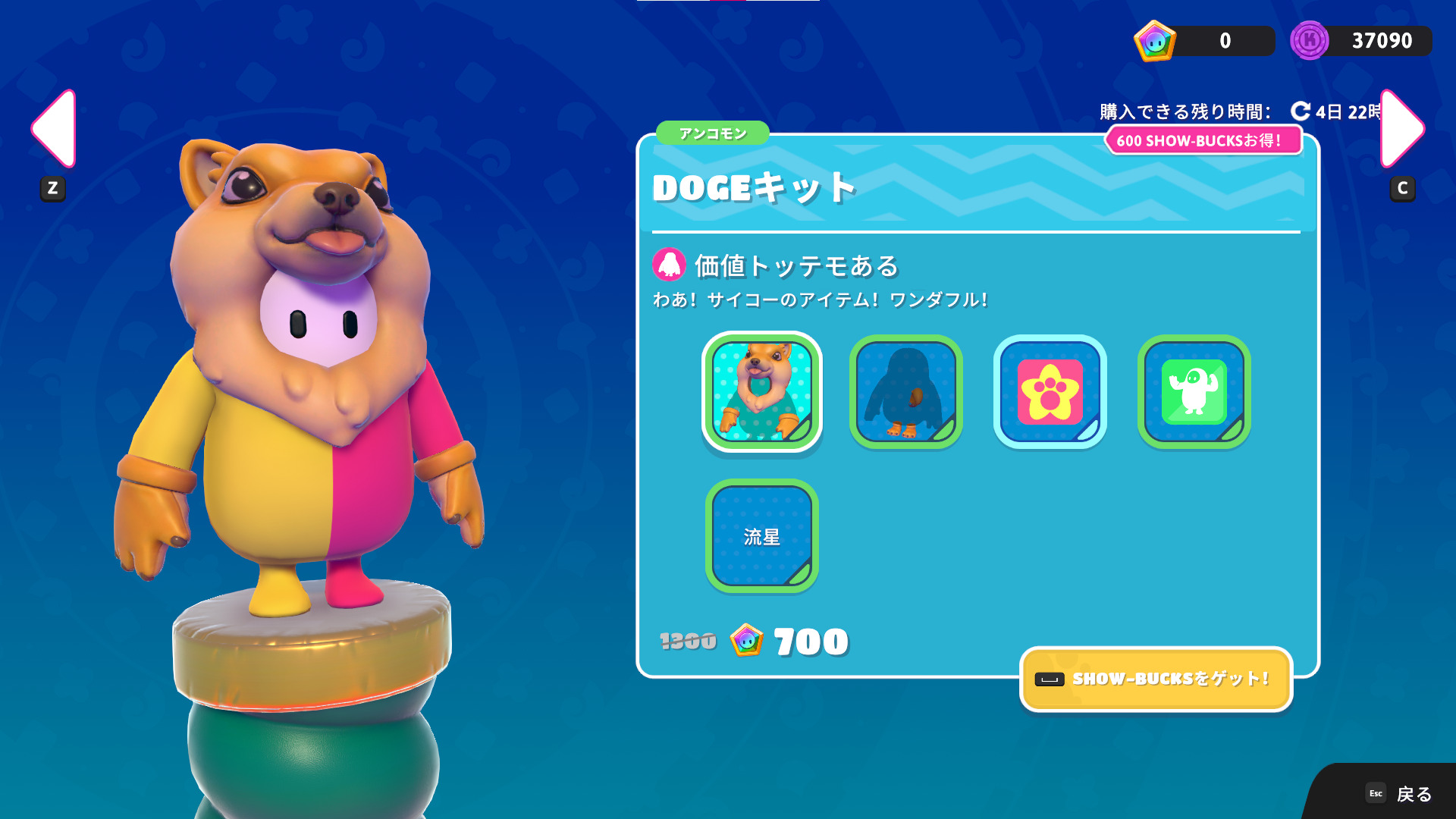
Task: Select the green emote item icon
Action: click(x=1194, y=392)
